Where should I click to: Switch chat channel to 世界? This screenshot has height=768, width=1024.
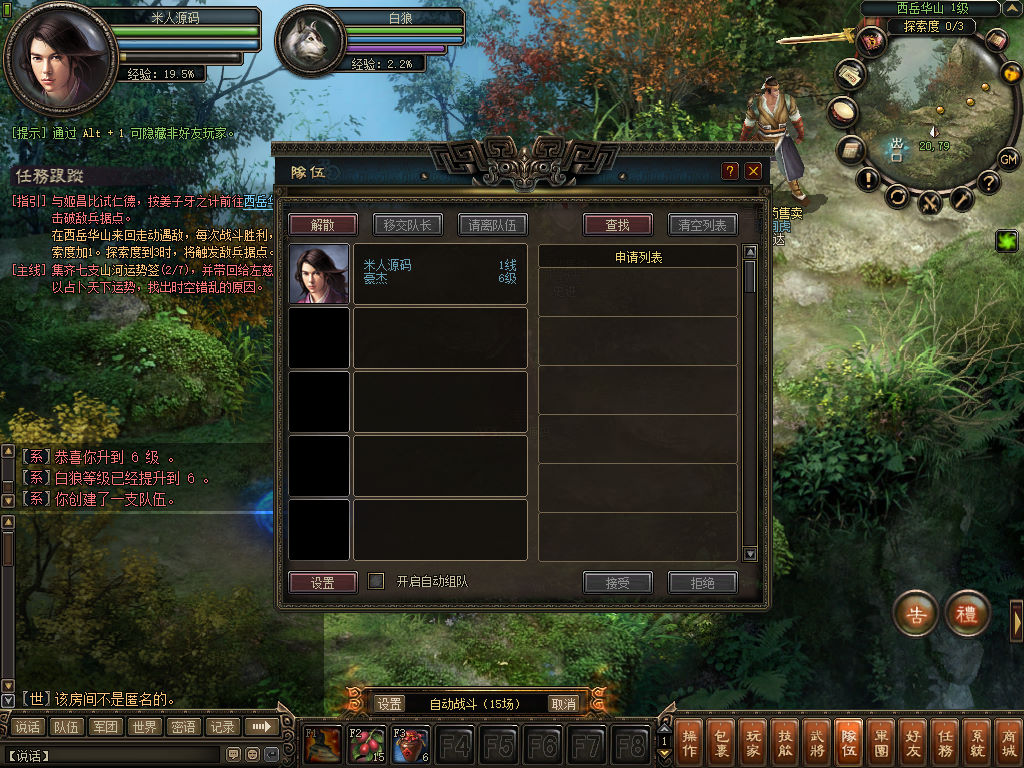[x=145, y=727]
